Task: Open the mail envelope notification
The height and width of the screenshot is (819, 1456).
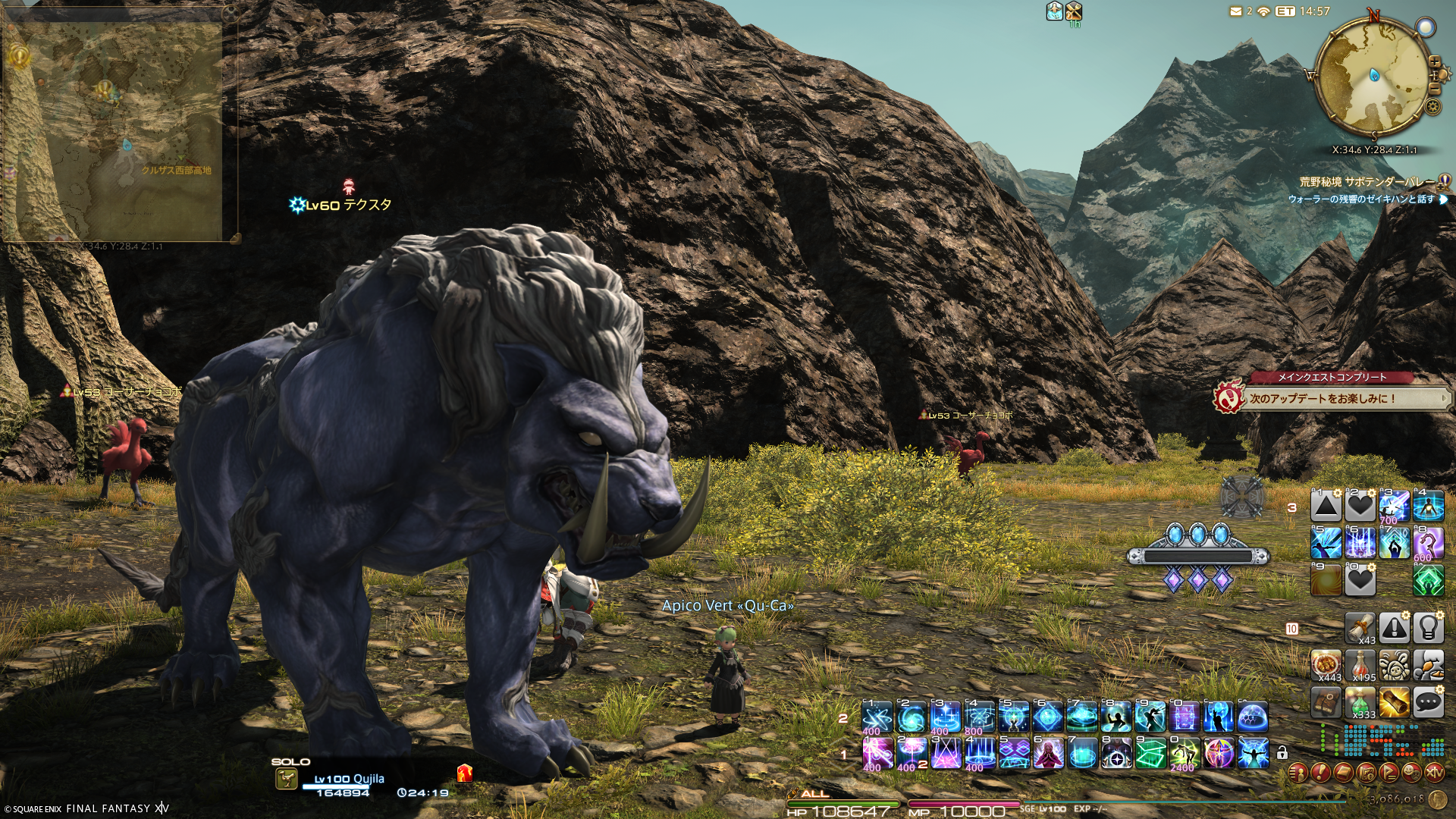Action: [1236, 11]
